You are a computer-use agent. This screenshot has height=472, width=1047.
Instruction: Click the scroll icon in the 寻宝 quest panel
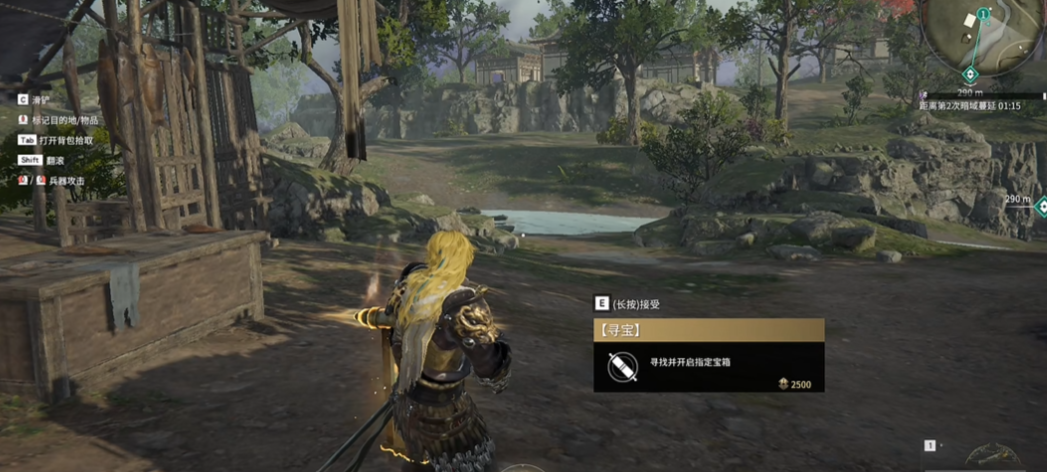click(621, 366)
